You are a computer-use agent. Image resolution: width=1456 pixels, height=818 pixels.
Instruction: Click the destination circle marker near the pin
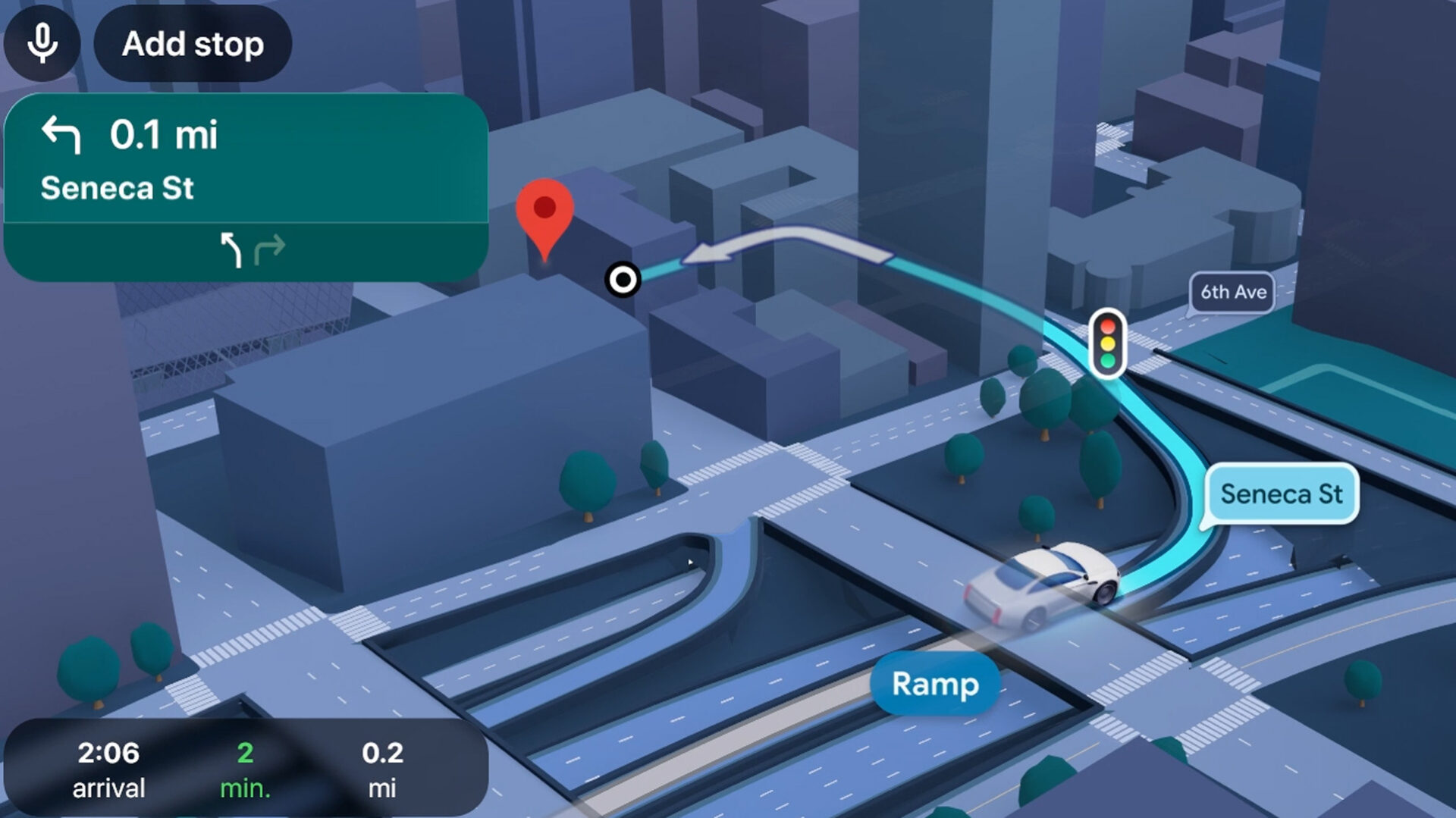click(623, 280)
